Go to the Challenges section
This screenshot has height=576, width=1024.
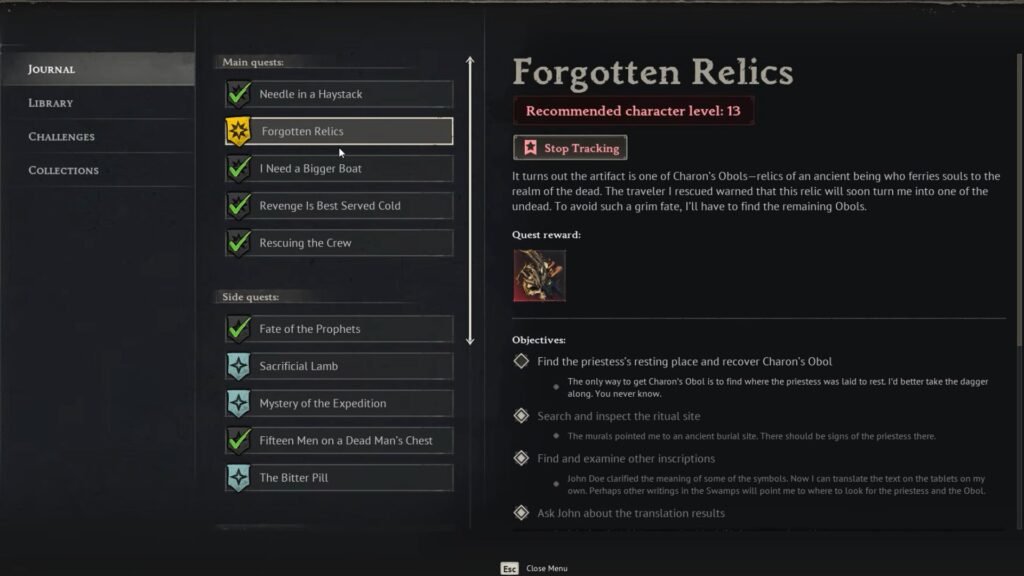click(62, 137)
